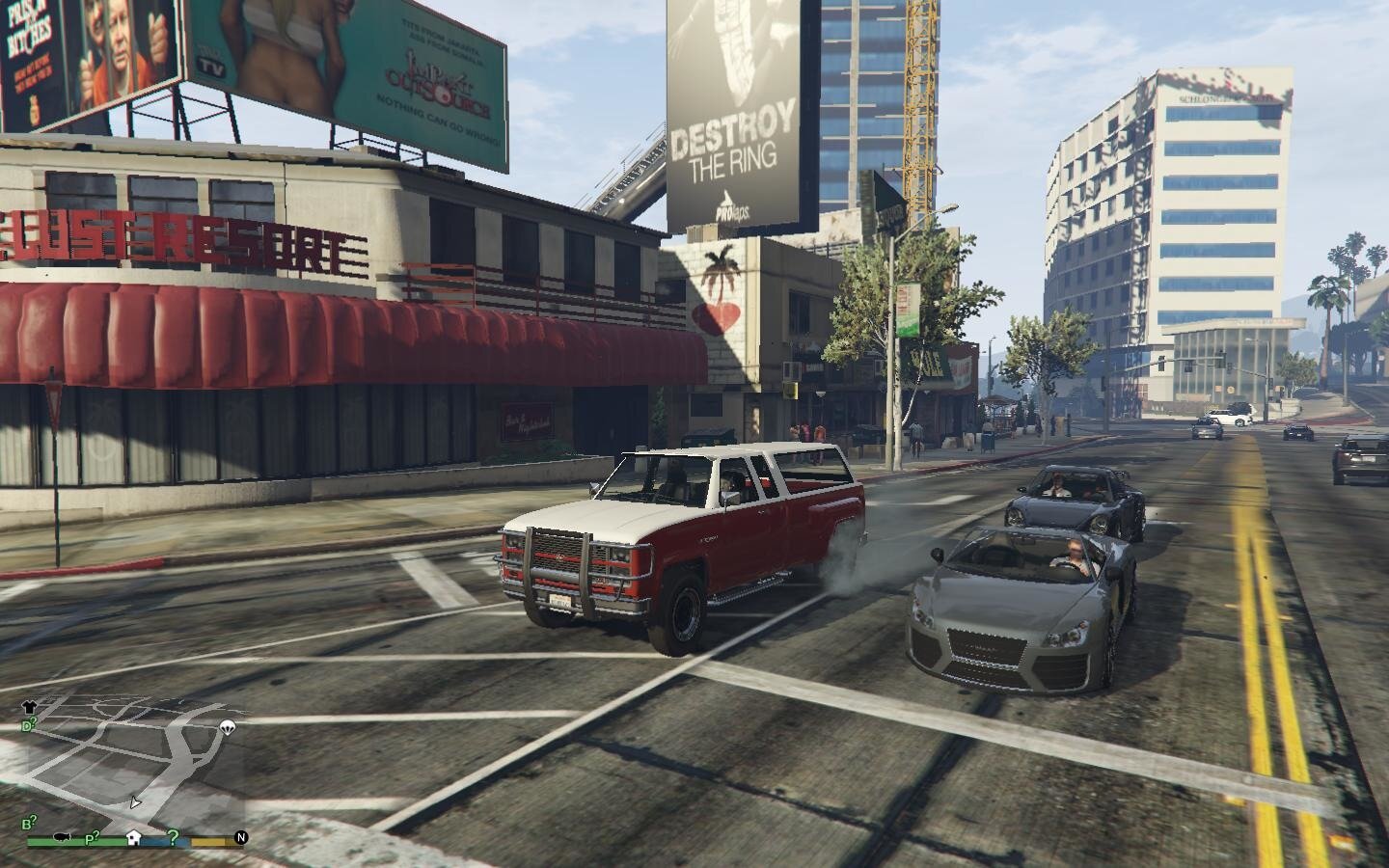Image resolution: width=1389 pixels, height=868 pixels.
Task: Select the clothing store shirt marker
Action: pos(29,708)
